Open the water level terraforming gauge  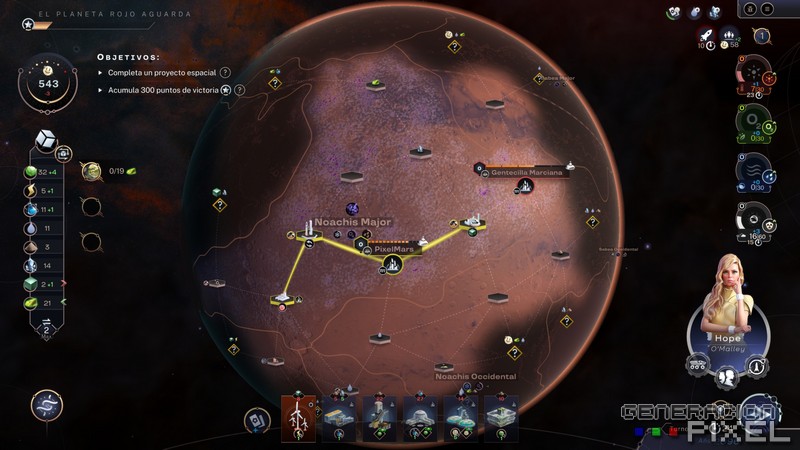tap(753, 170)
